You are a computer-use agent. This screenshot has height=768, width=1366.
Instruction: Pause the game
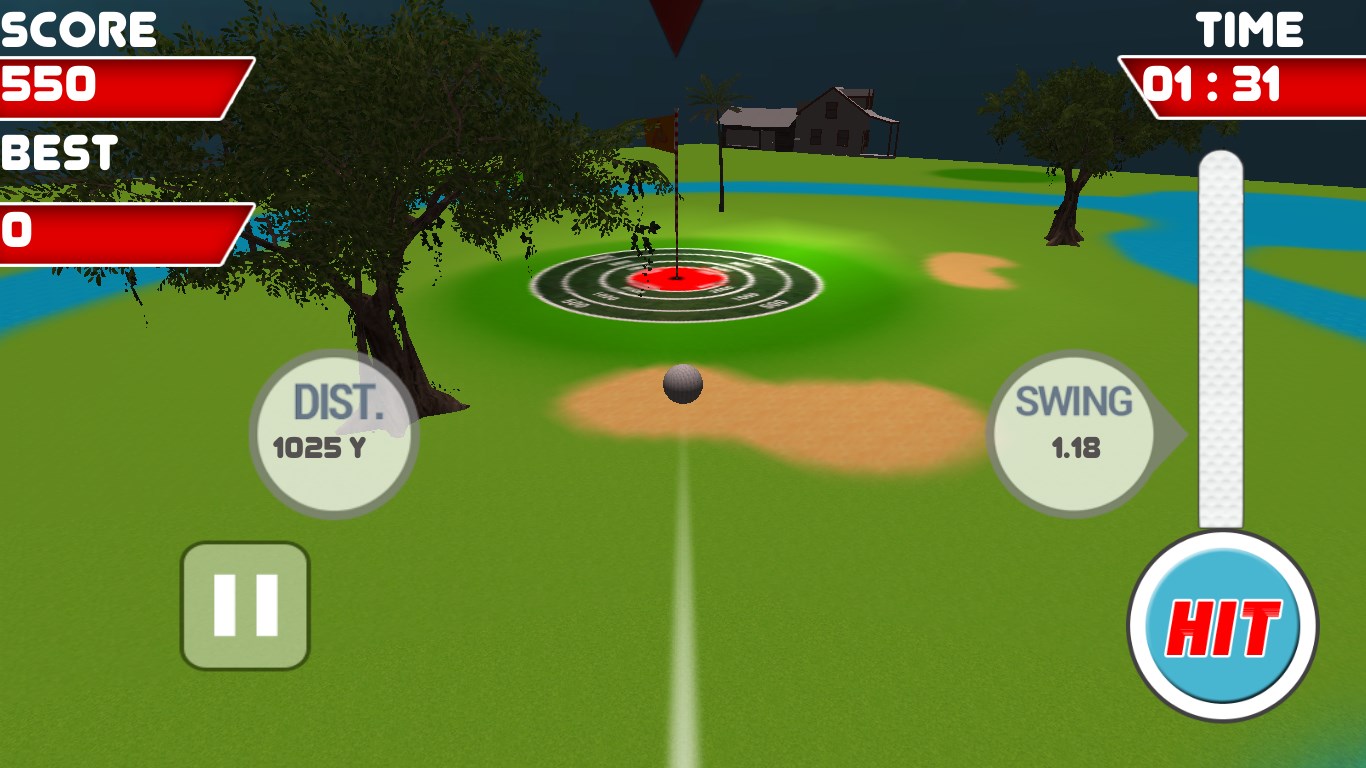click(x=245, y=606)
